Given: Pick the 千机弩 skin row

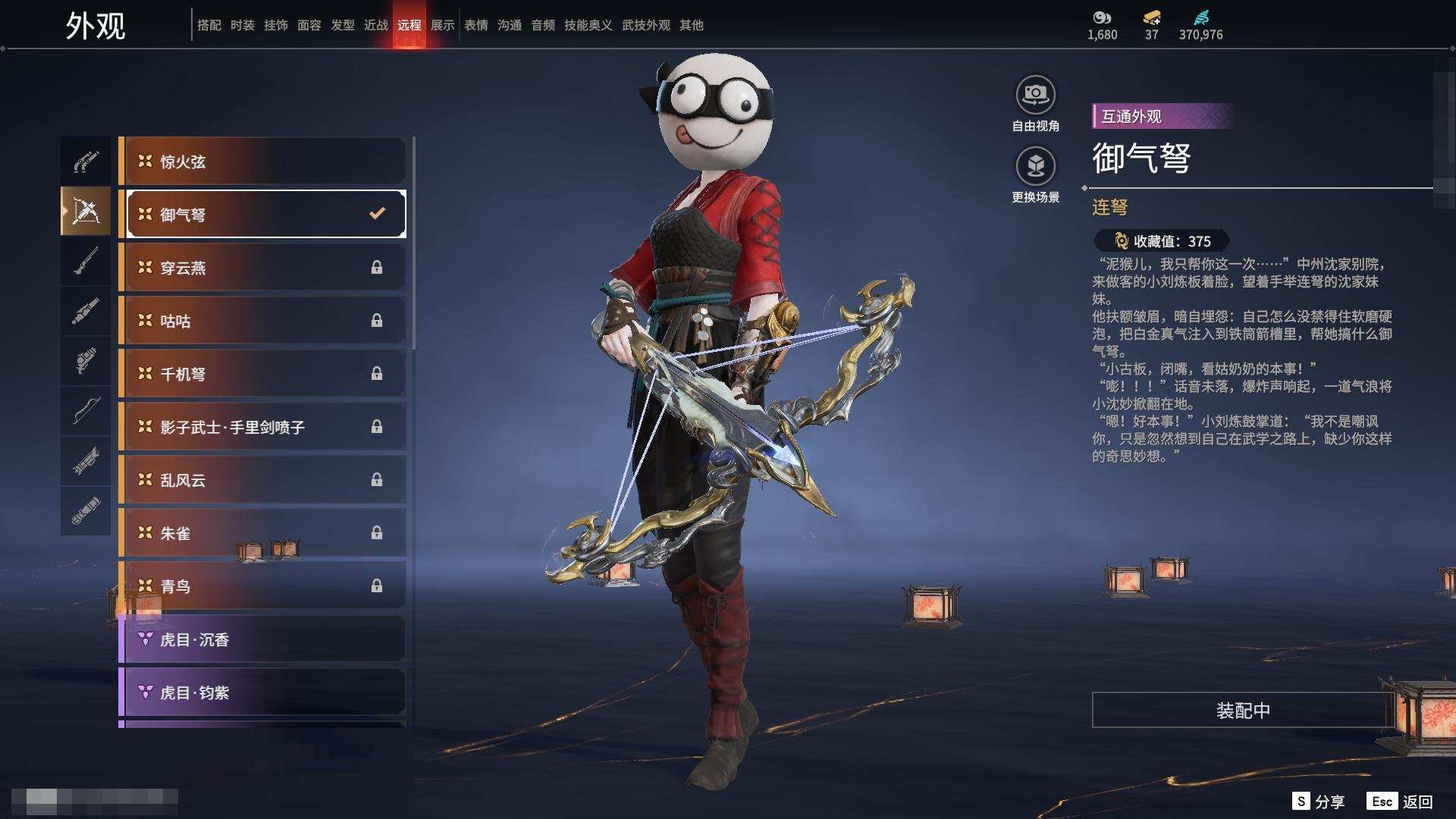Looking at the screenshot, I should click(x=262, y=374).
